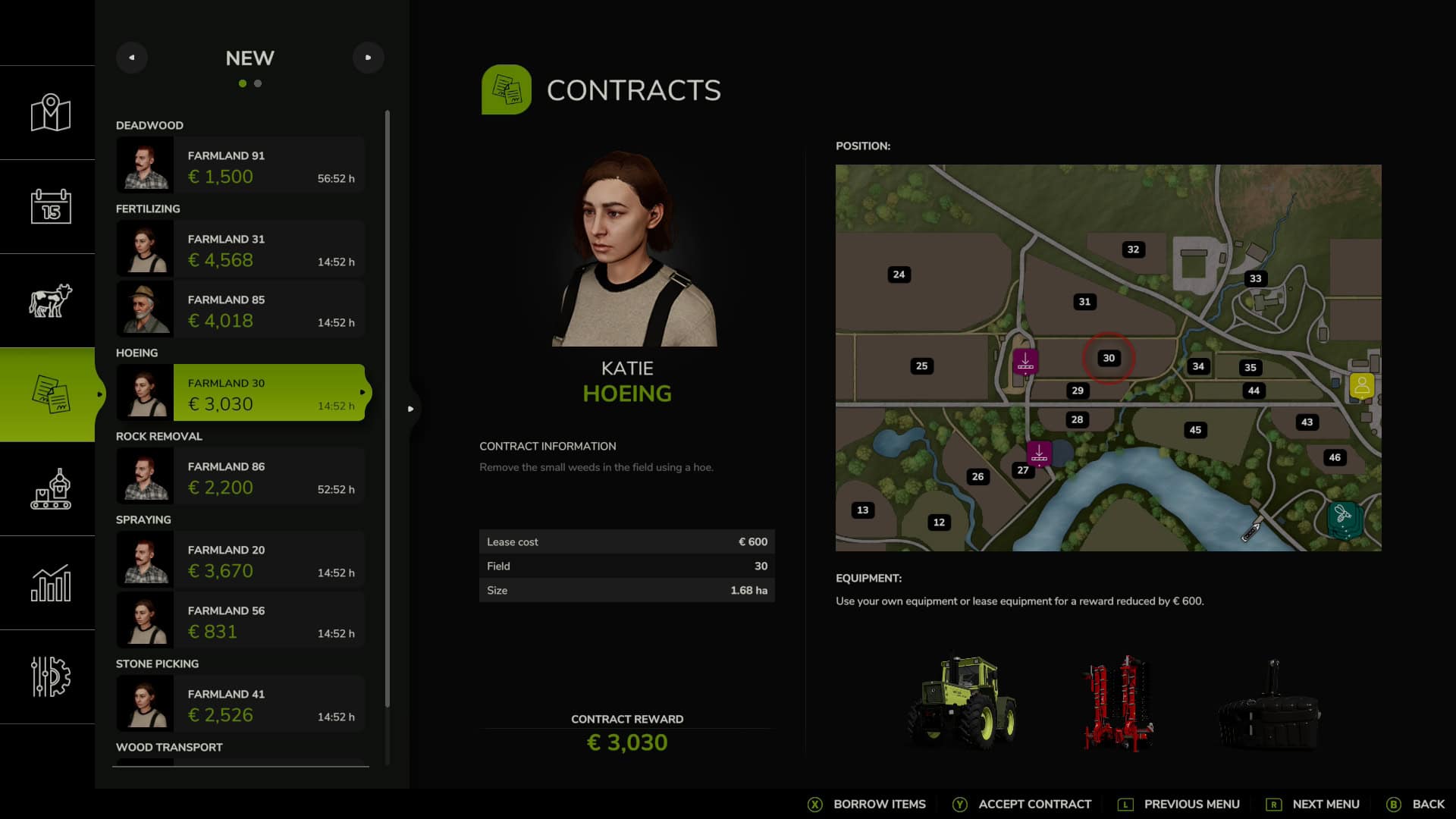Click the Accept Contract button
1456x819 pixels.
point(1022,804)
